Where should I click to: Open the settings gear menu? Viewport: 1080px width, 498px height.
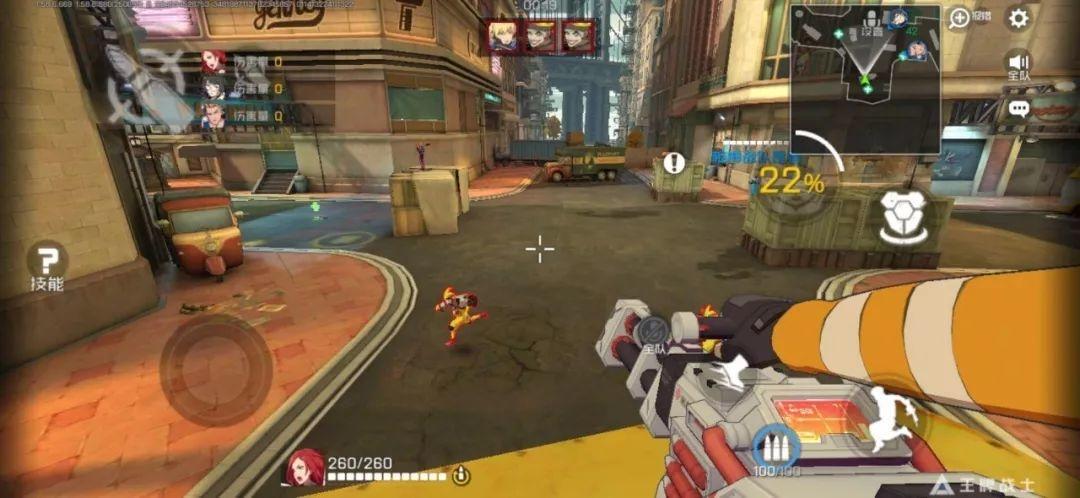pos(1018,18)
